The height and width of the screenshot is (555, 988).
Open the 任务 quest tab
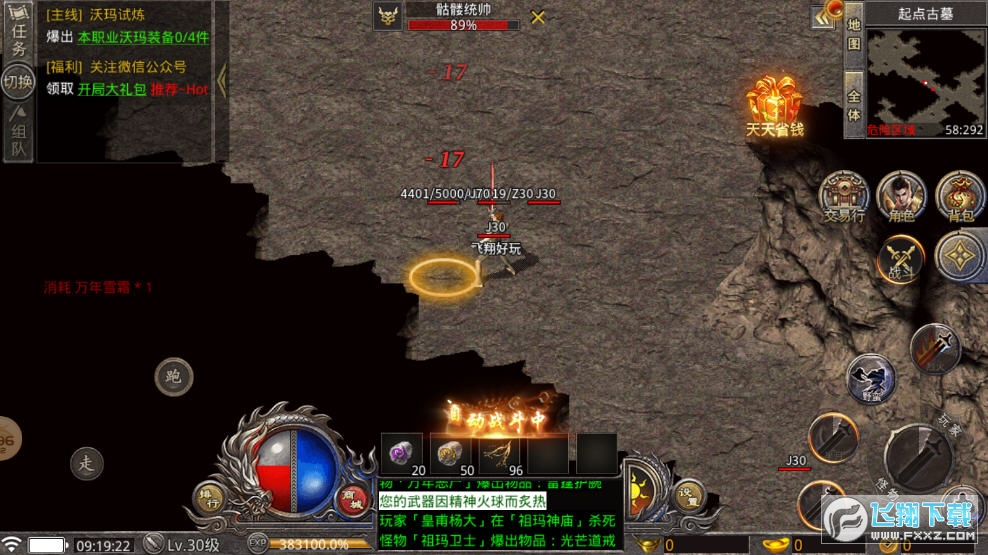pos(17,36)
